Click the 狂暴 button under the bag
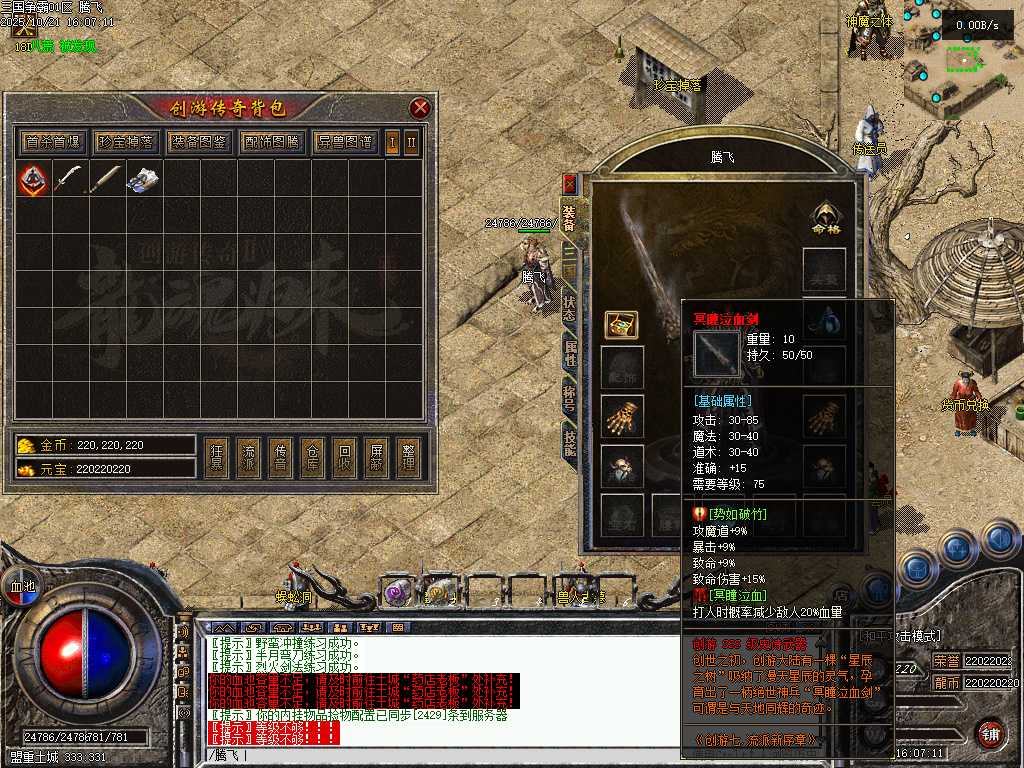The height and width of the screenshot is (768, 1024). tap(217, 455)
